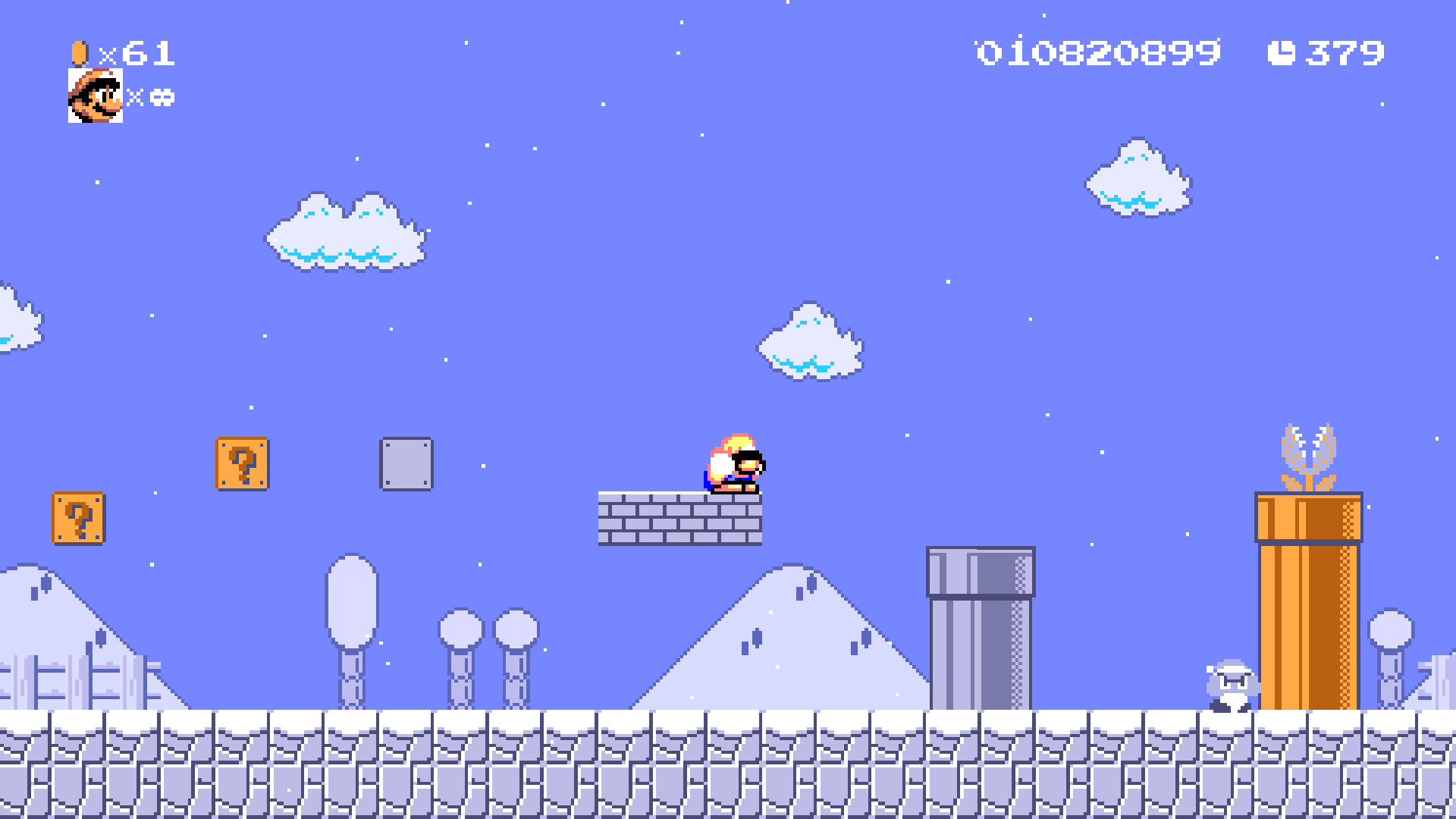The height and width of the screenshot is (819, 1456).
Task: Click the timer clock icon
Action: click(x=1282, y=52)
